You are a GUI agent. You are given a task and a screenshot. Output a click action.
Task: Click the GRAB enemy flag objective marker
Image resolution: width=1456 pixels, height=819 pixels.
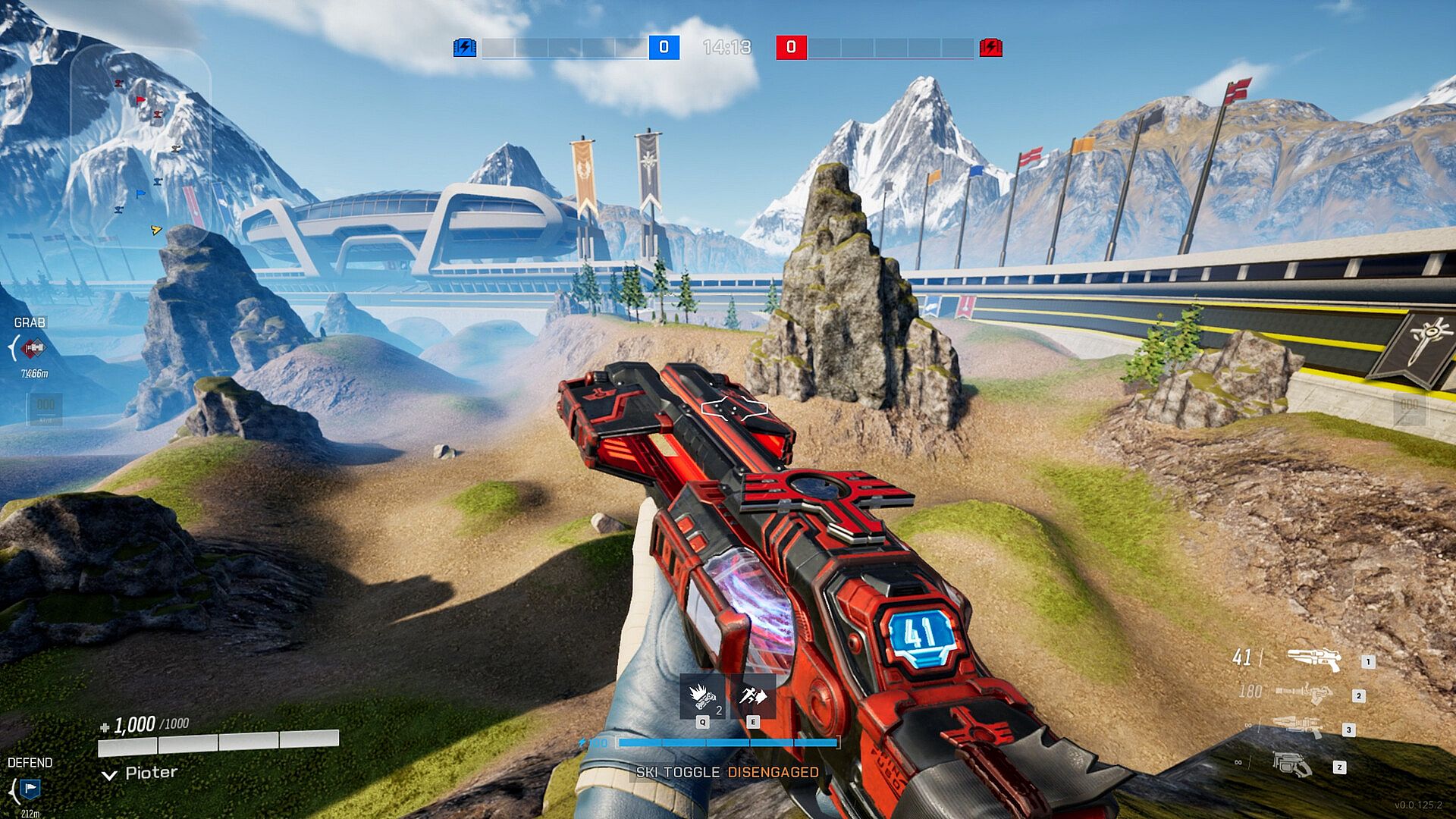point(33,349)
